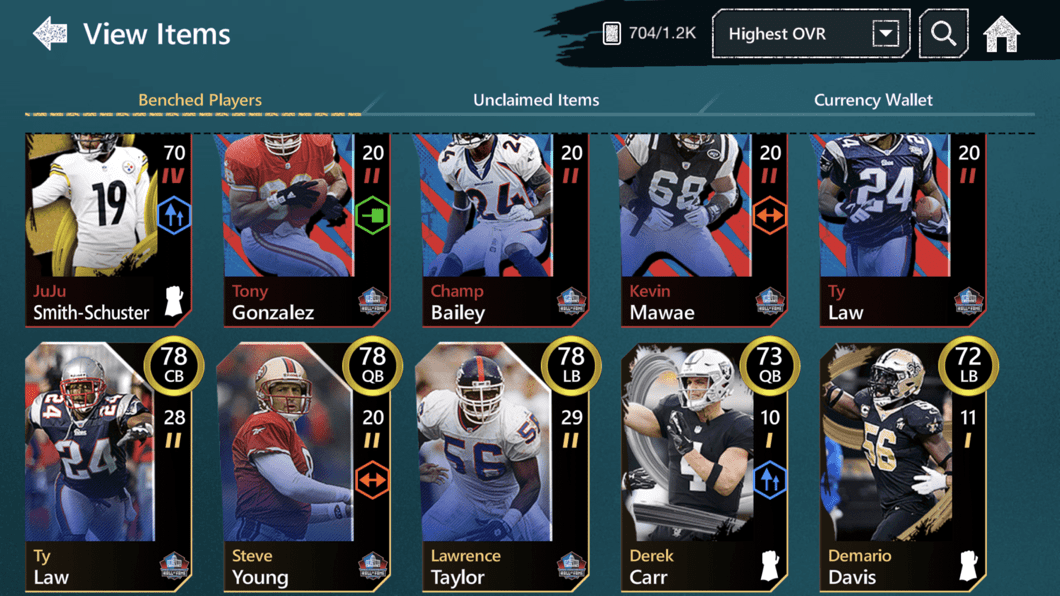Choose the 78 CB Ty Law card
Screen dimensions: 1060x596
[107, 468]
